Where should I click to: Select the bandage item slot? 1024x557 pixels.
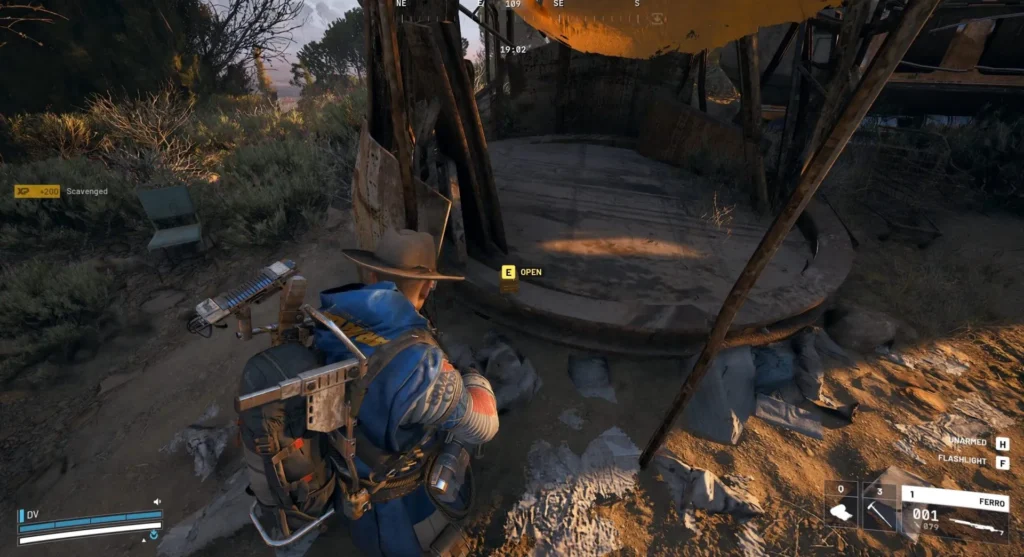841,511
